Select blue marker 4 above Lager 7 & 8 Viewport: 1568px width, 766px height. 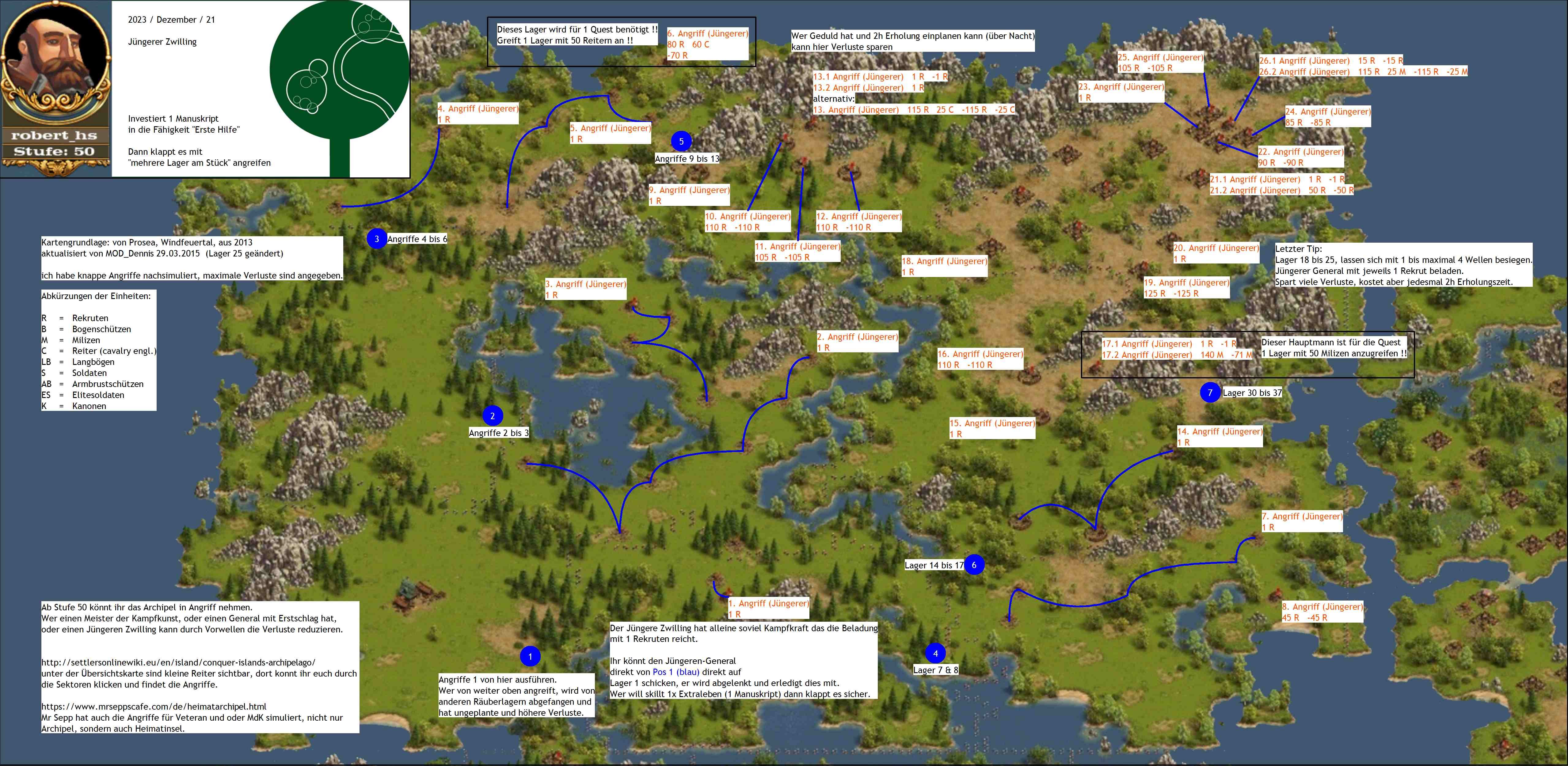click(x=936, y=654)
